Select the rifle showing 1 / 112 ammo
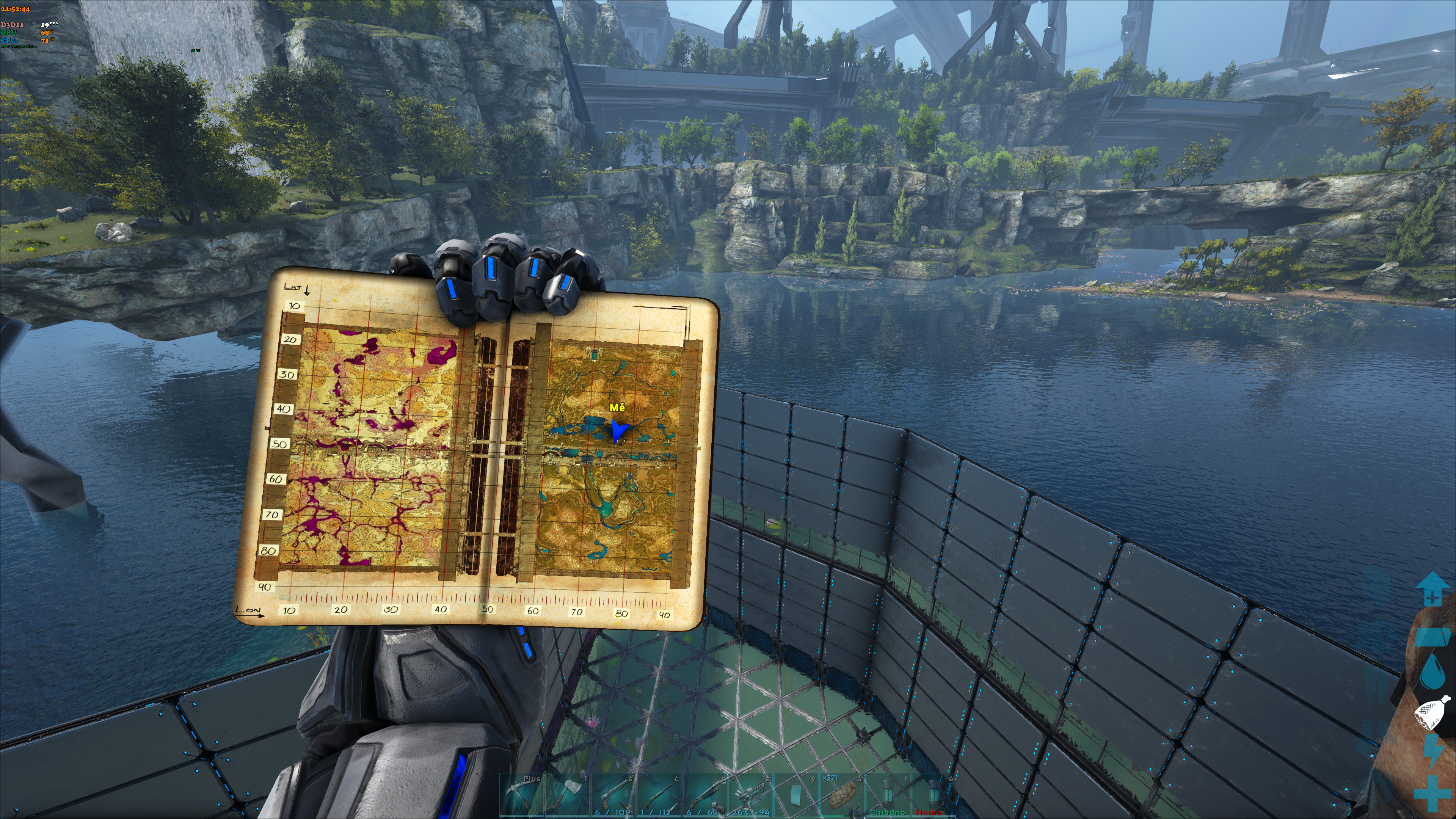This screenshot has height=819, width=1456. [659, 796]
